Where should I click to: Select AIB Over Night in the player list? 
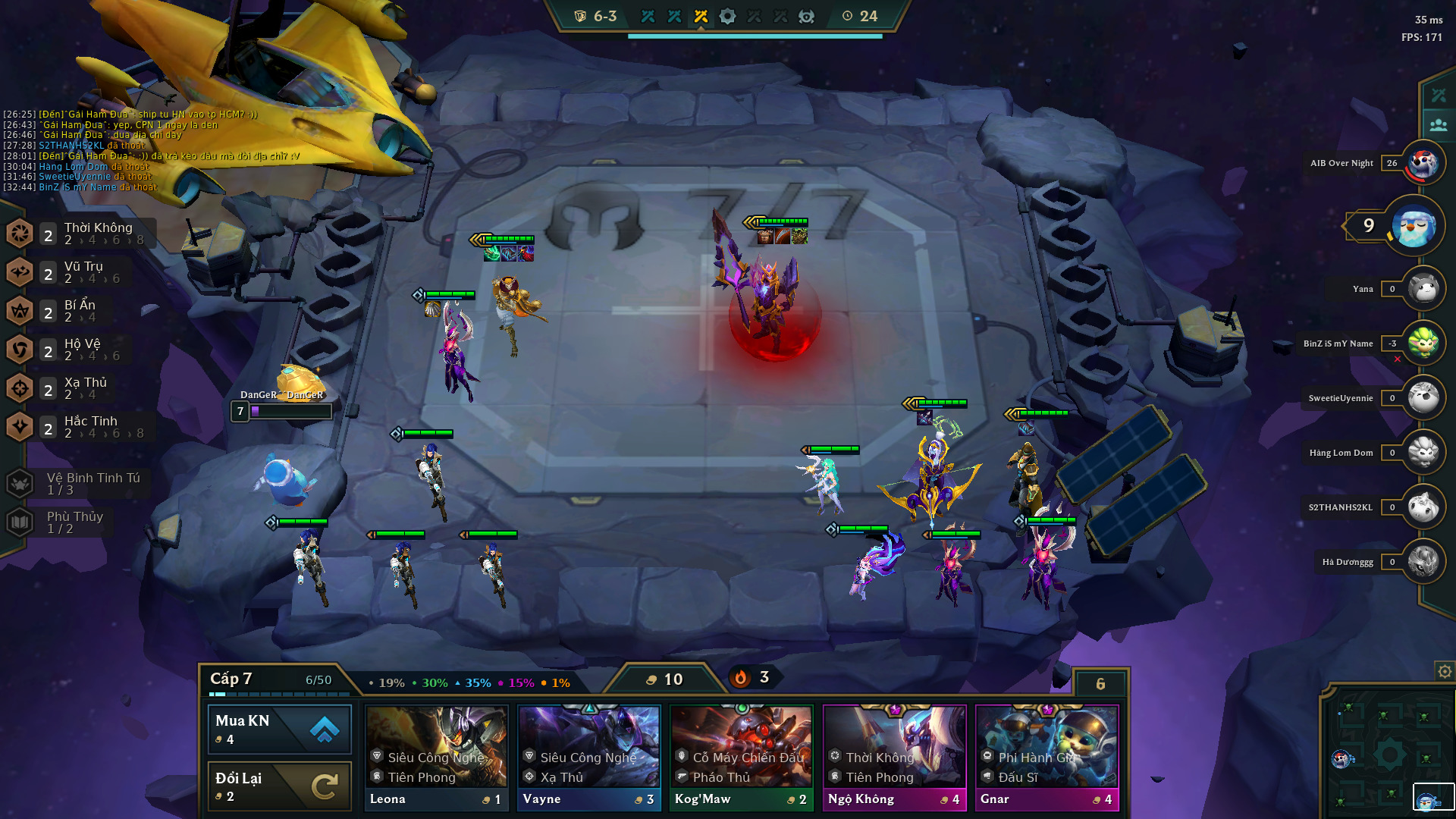(x=1423, y=163)
